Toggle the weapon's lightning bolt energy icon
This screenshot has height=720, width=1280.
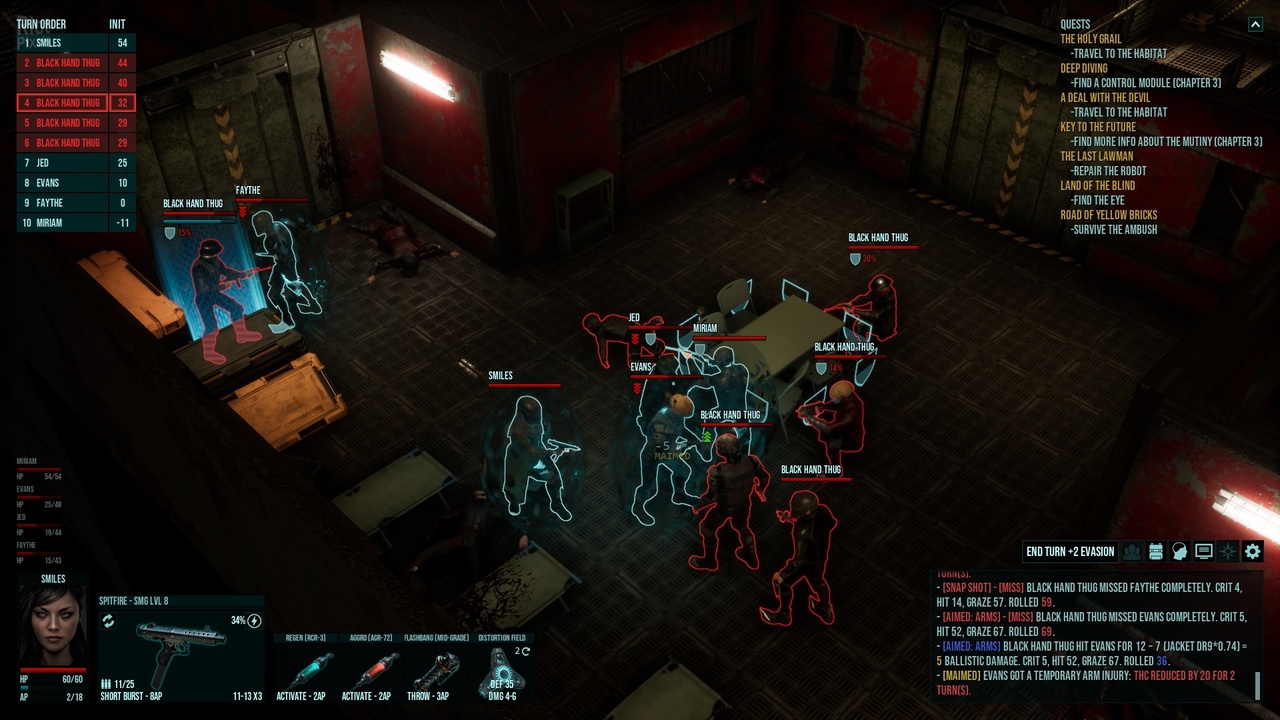[x=254, y=621]
